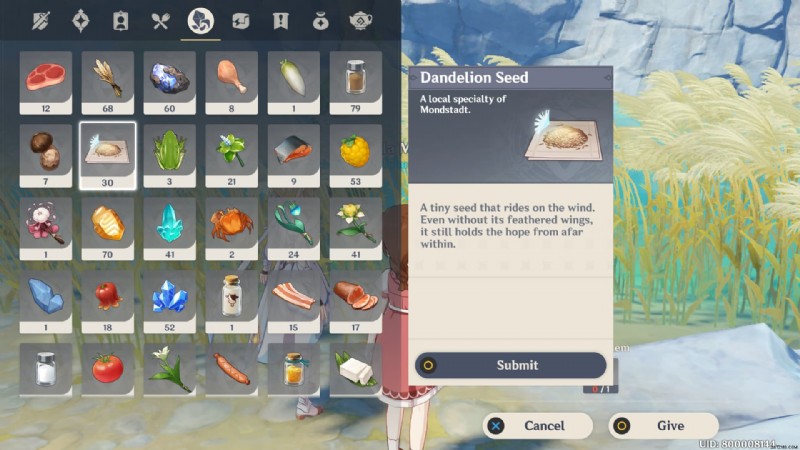
Task: Switch to the Quest items tab
Action: tap(280, 20)
